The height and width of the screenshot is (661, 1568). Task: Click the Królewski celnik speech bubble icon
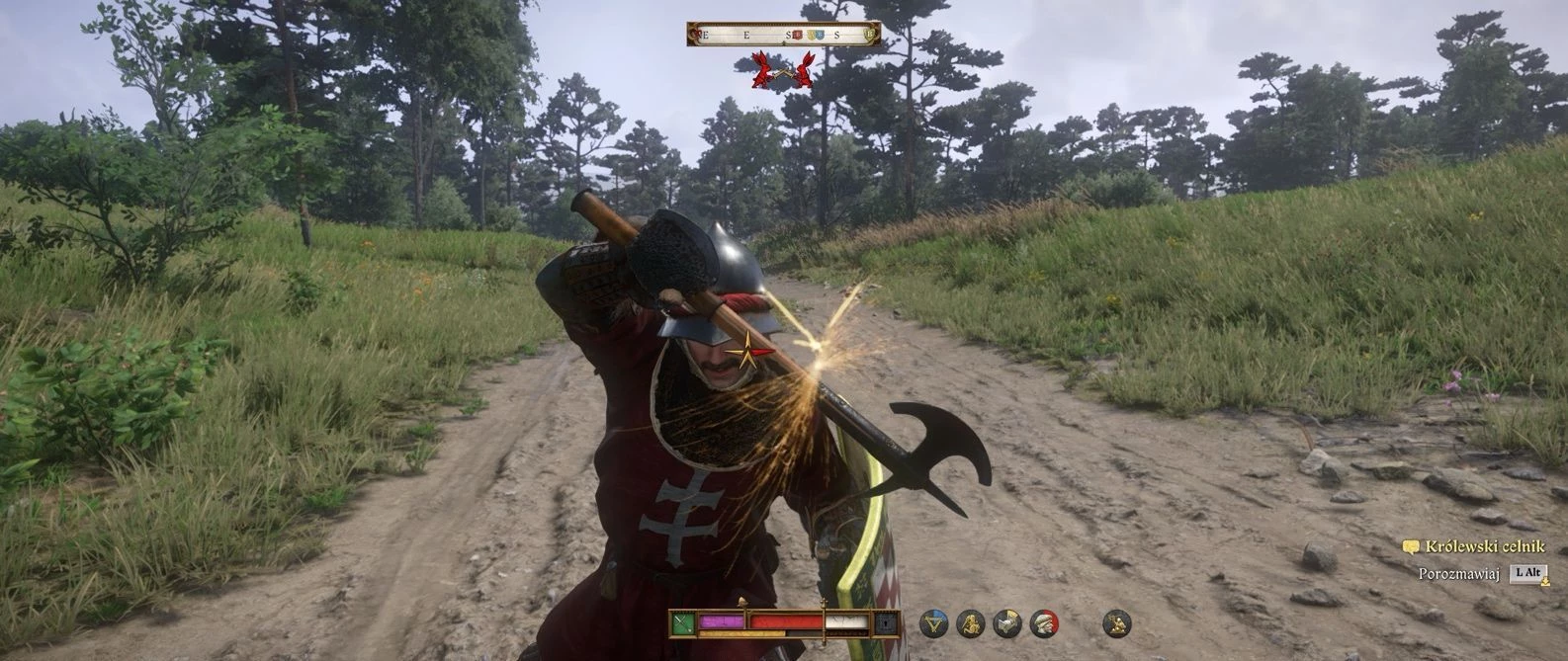[1411, 546]
